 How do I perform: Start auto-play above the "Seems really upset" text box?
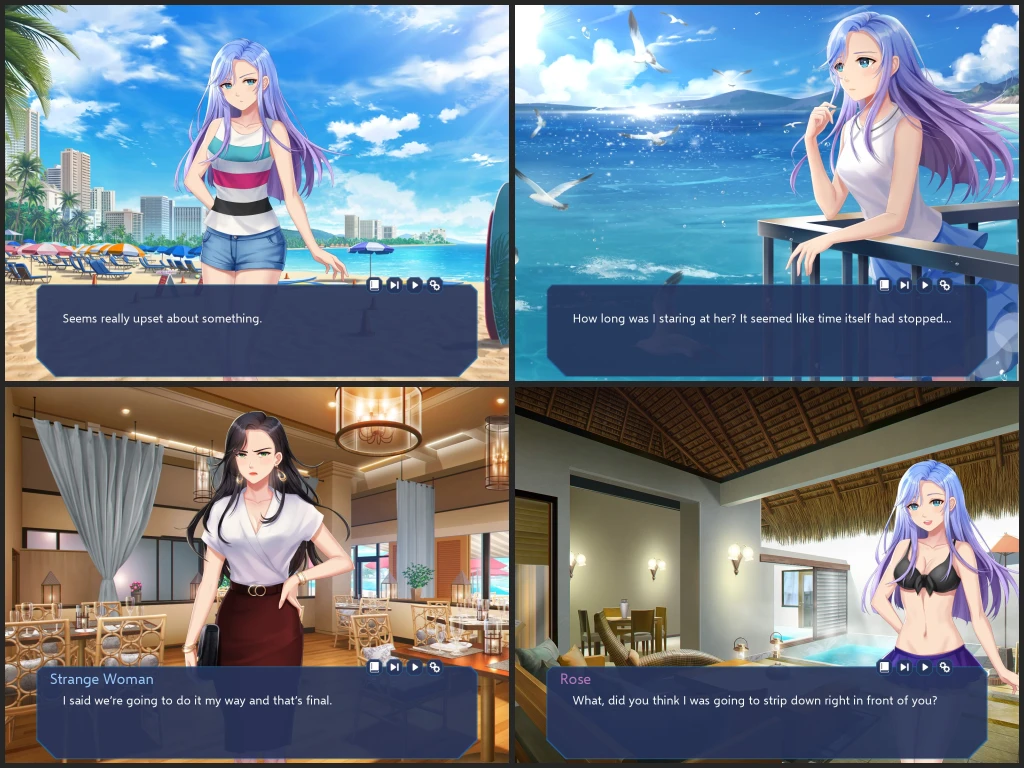click(415, 285)
